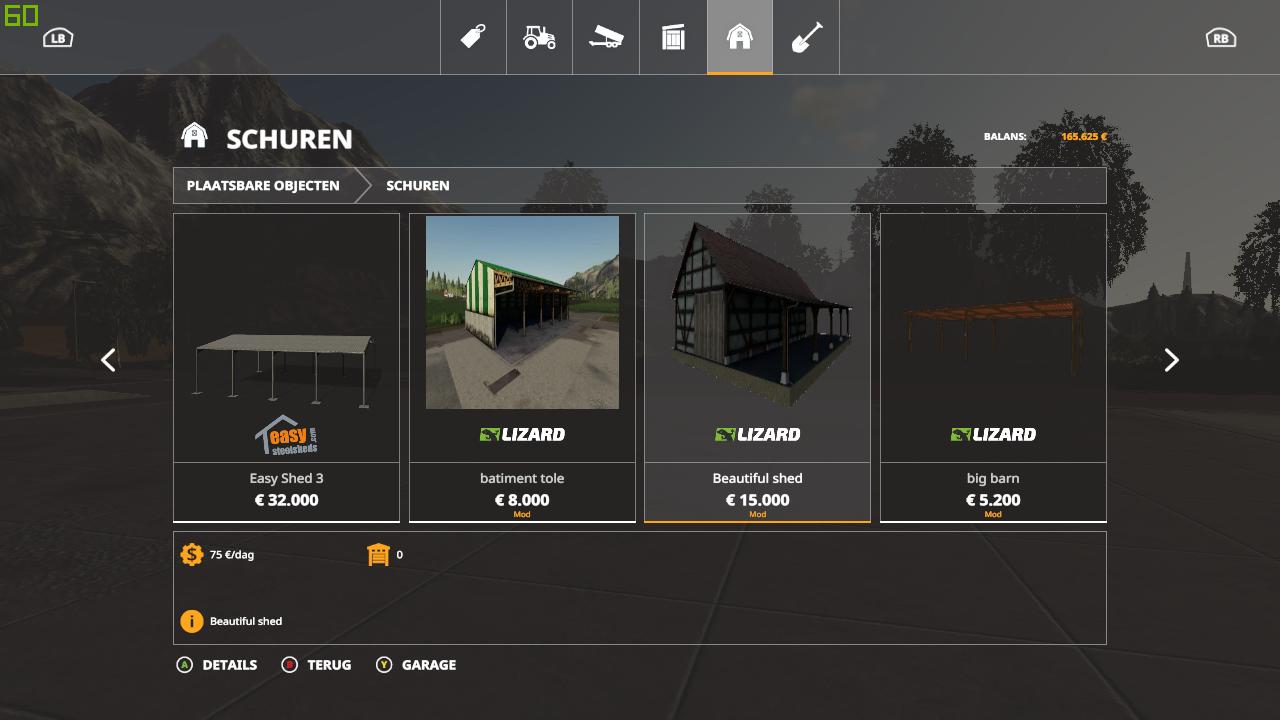Click the right navigation chevron

[1171, 359]
